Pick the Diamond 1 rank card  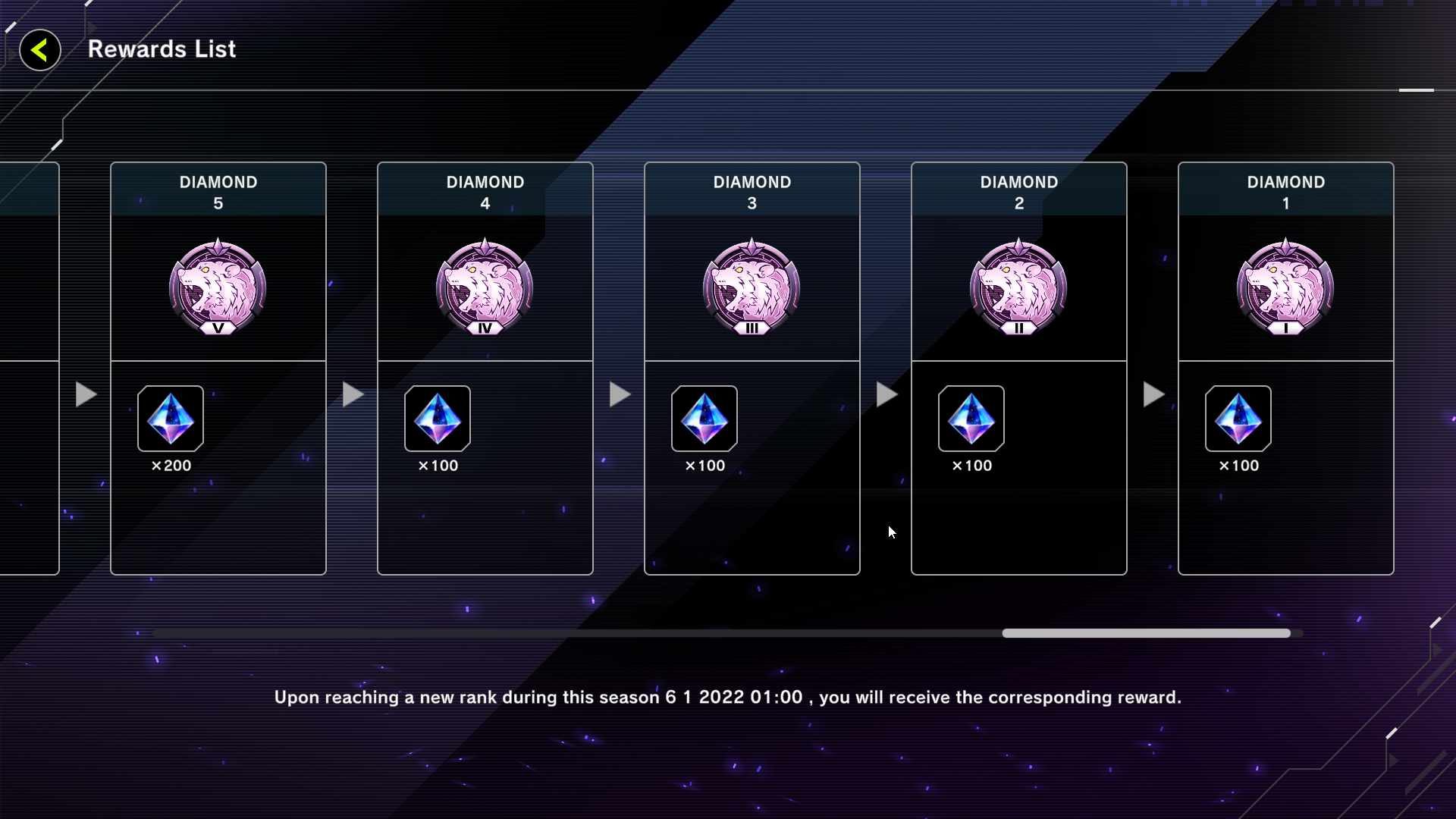click(x=1286, y=288)
